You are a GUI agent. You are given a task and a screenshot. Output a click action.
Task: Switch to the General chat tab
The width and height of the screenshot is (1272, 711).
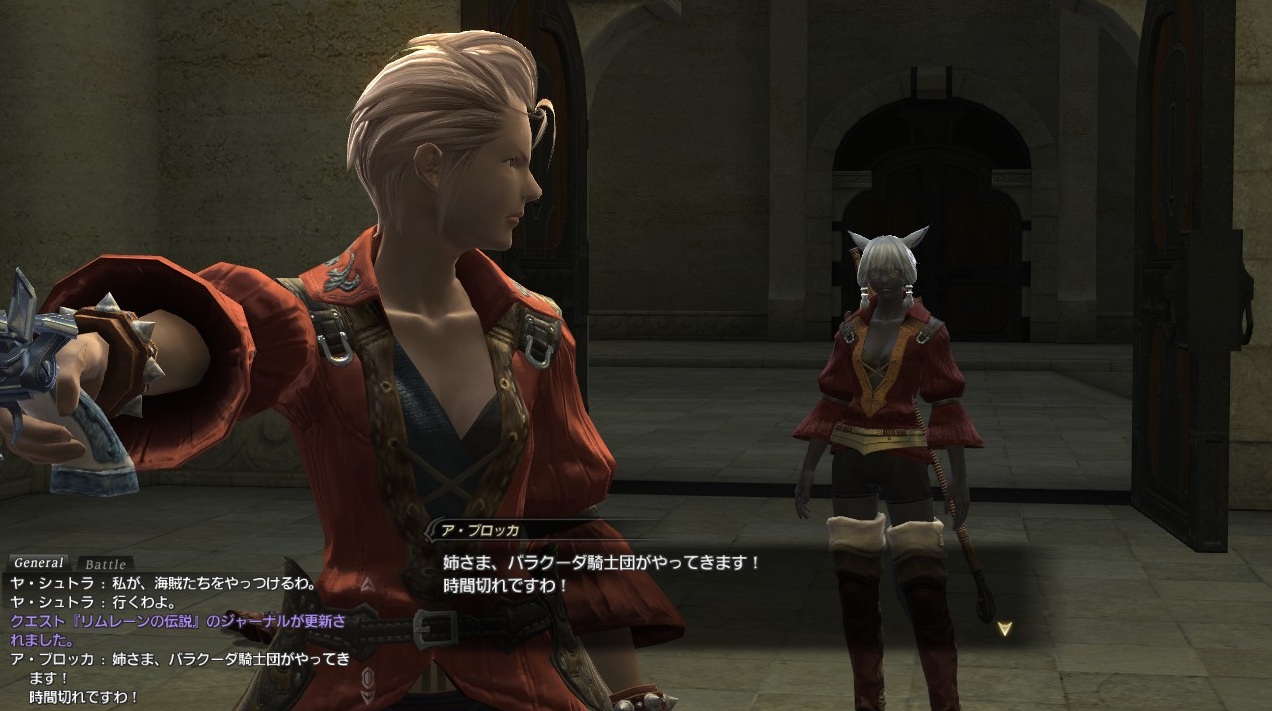coord(39,563)
